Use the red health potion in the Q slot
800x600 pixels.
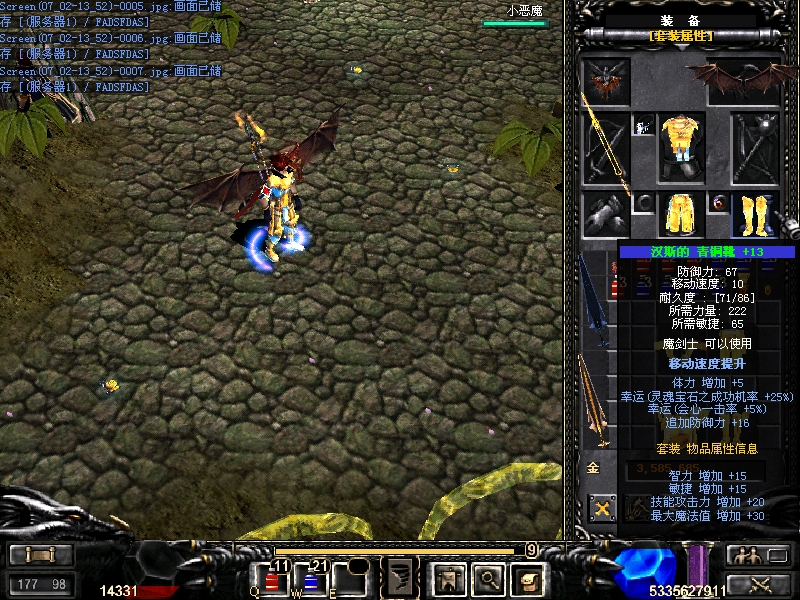coord(273,581)
